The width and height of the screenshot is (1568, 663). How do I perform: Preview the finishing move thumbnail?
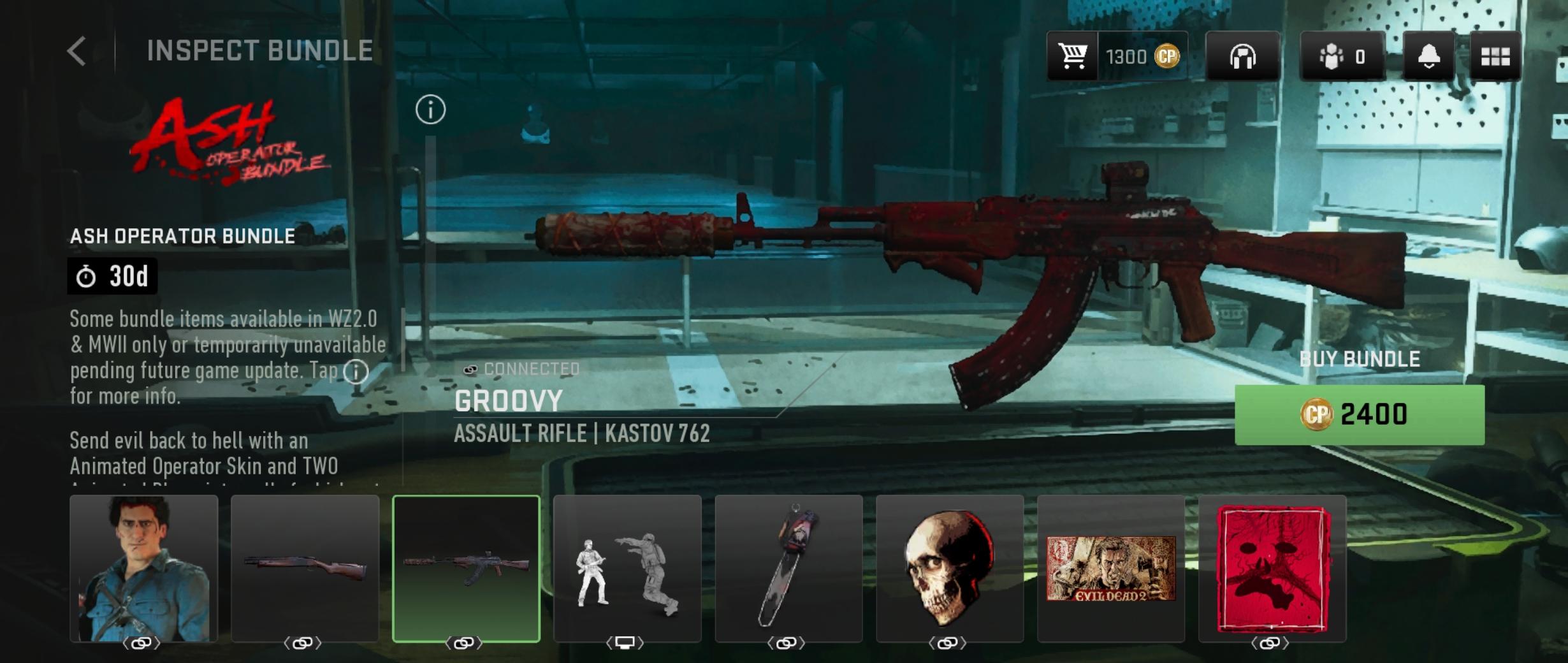point(627,568)
